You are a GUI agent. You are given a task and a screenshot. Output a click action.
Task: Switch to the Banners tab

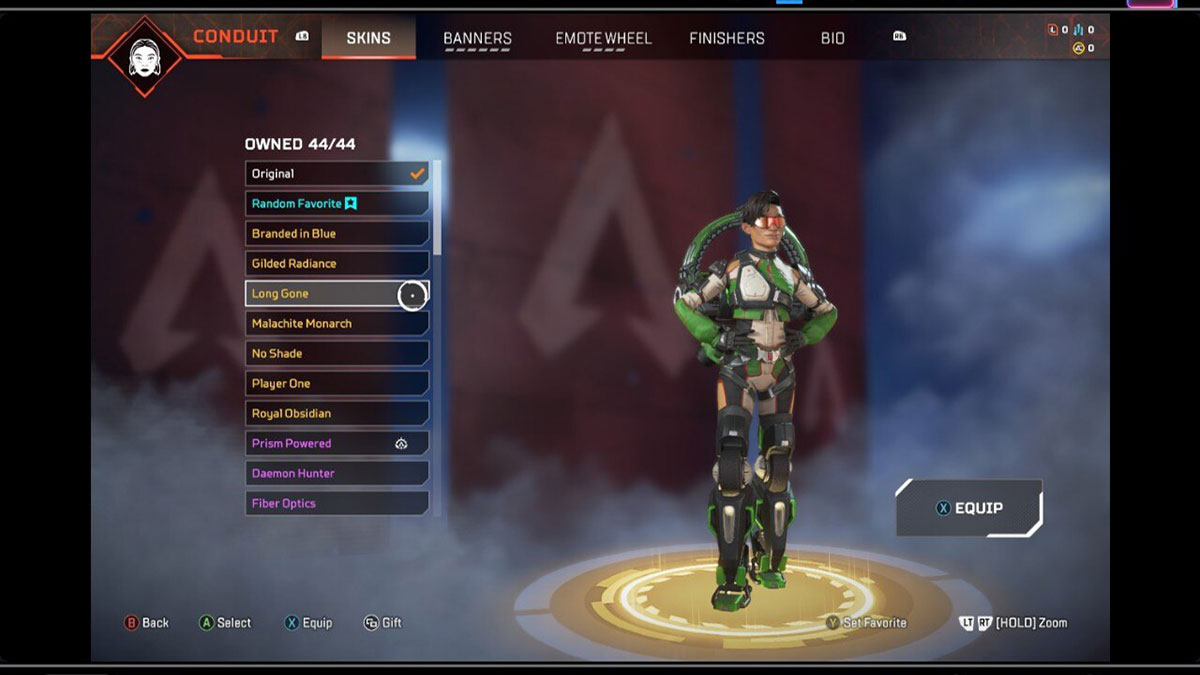click(x=477, y=38)
